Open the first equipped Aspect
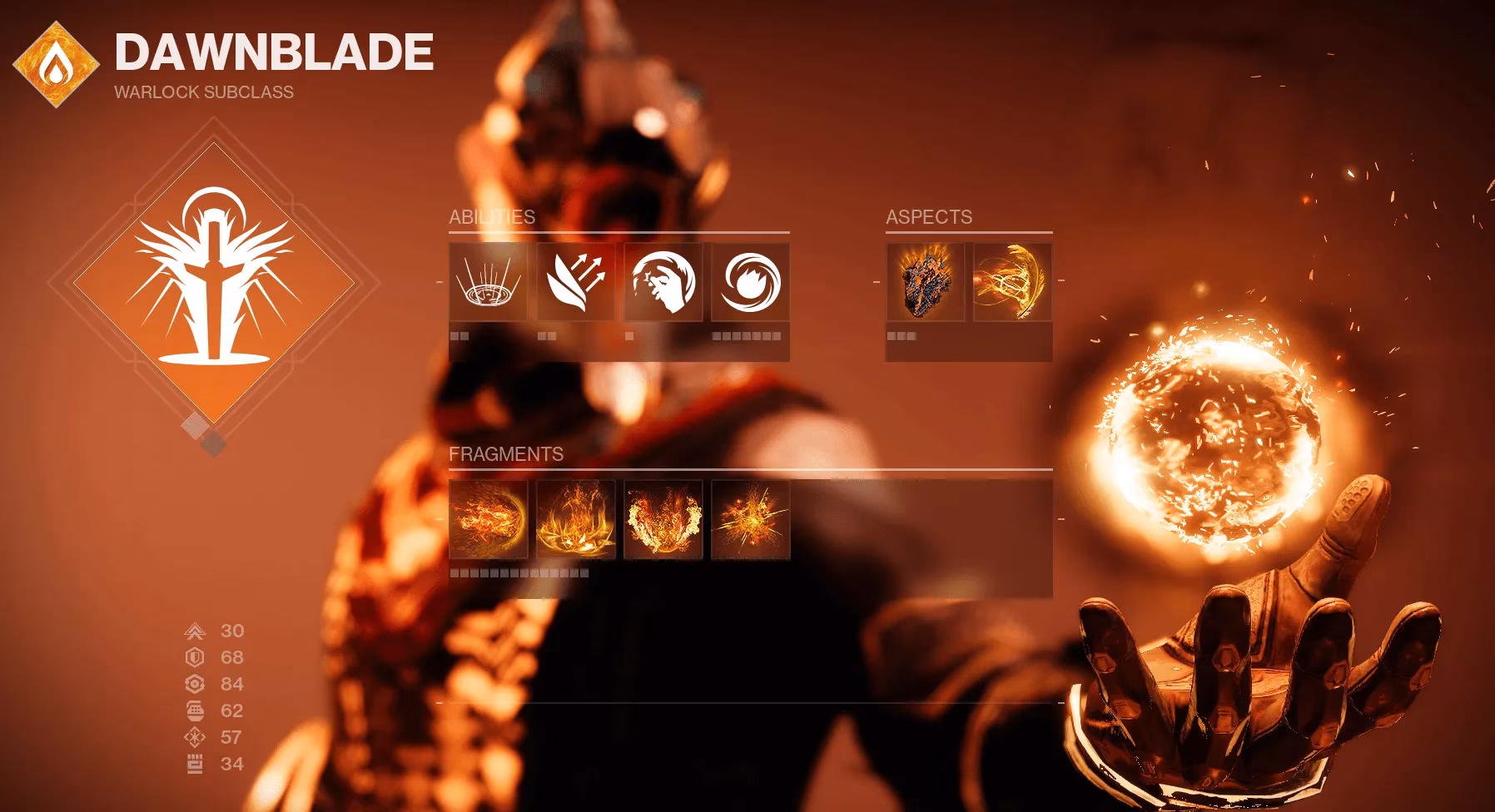This screenshot has height=812, width=1495. [x=926, y=283]
